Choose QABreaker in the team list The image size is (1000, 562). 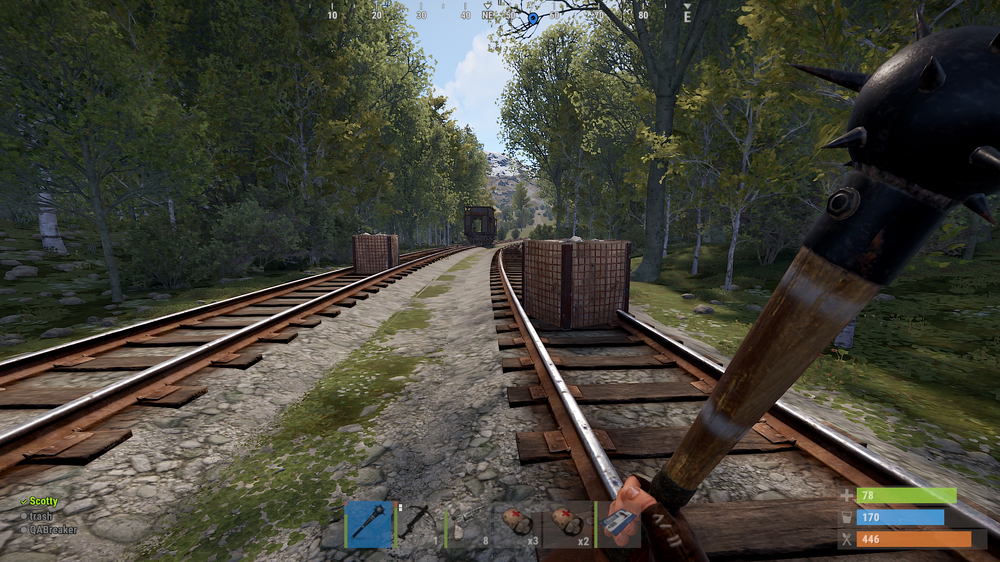(x=52, y=530)
